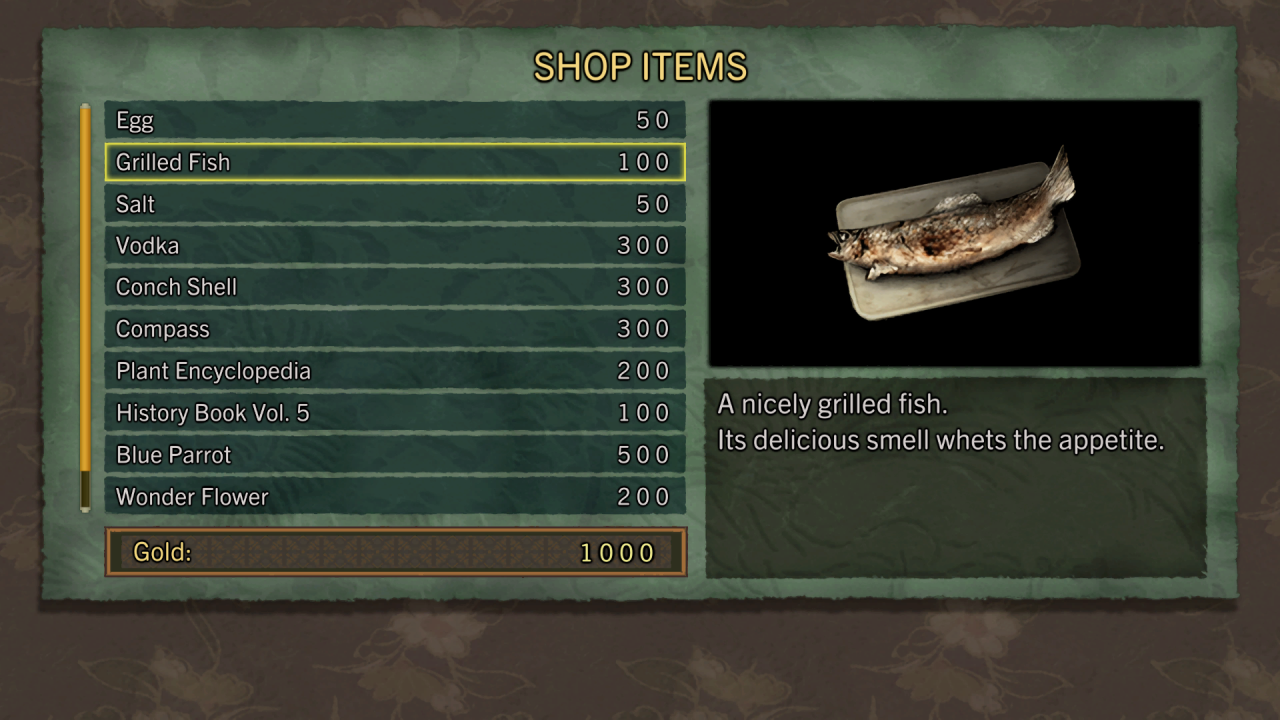Select the Egg shop item
This screenshot has width=1280, height=720.
(x=395, y=121)
